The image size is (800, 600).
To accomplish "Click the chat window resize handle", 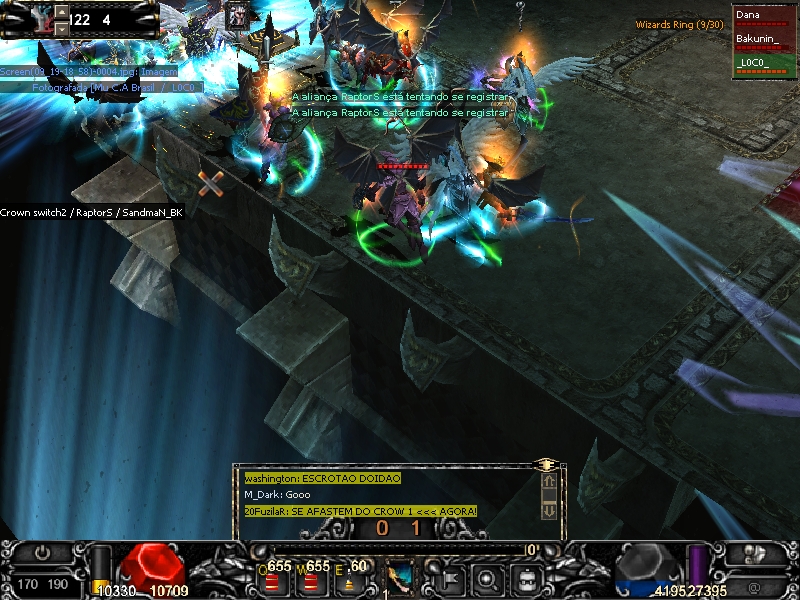I will click(x=547, y=465).
